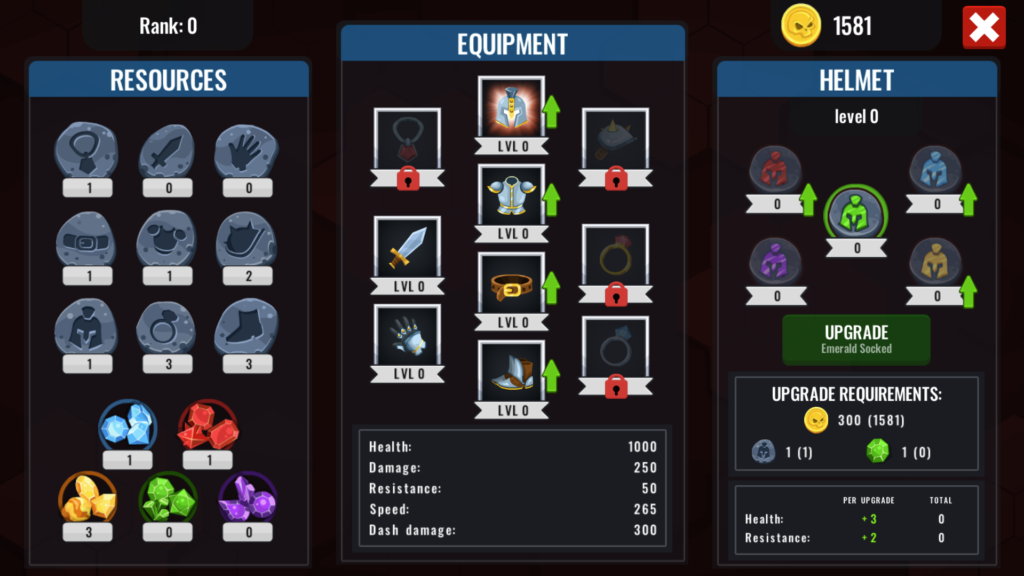
Task: Pick the boots equipment slot
Action: [510, 372]
